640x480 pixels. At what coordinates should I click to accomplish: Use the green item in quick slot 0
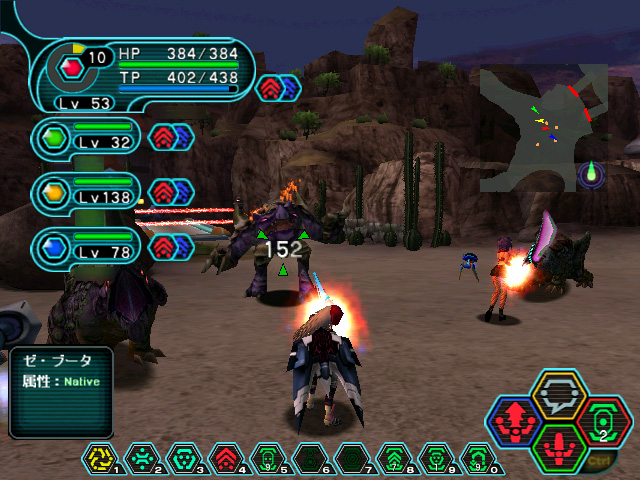(477, 459)
